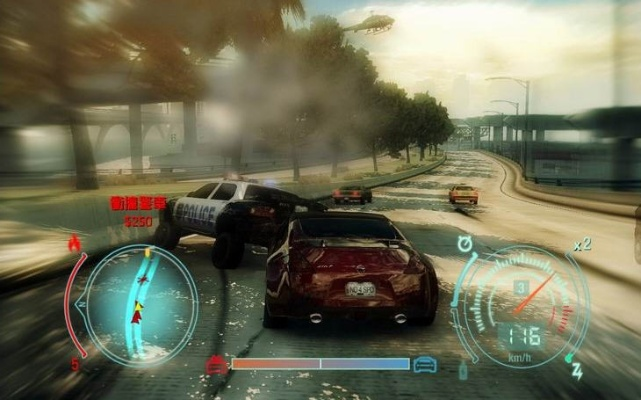Select the red flame heat icon
This screenshot has height=400, width=641.
tap(76, 243)
